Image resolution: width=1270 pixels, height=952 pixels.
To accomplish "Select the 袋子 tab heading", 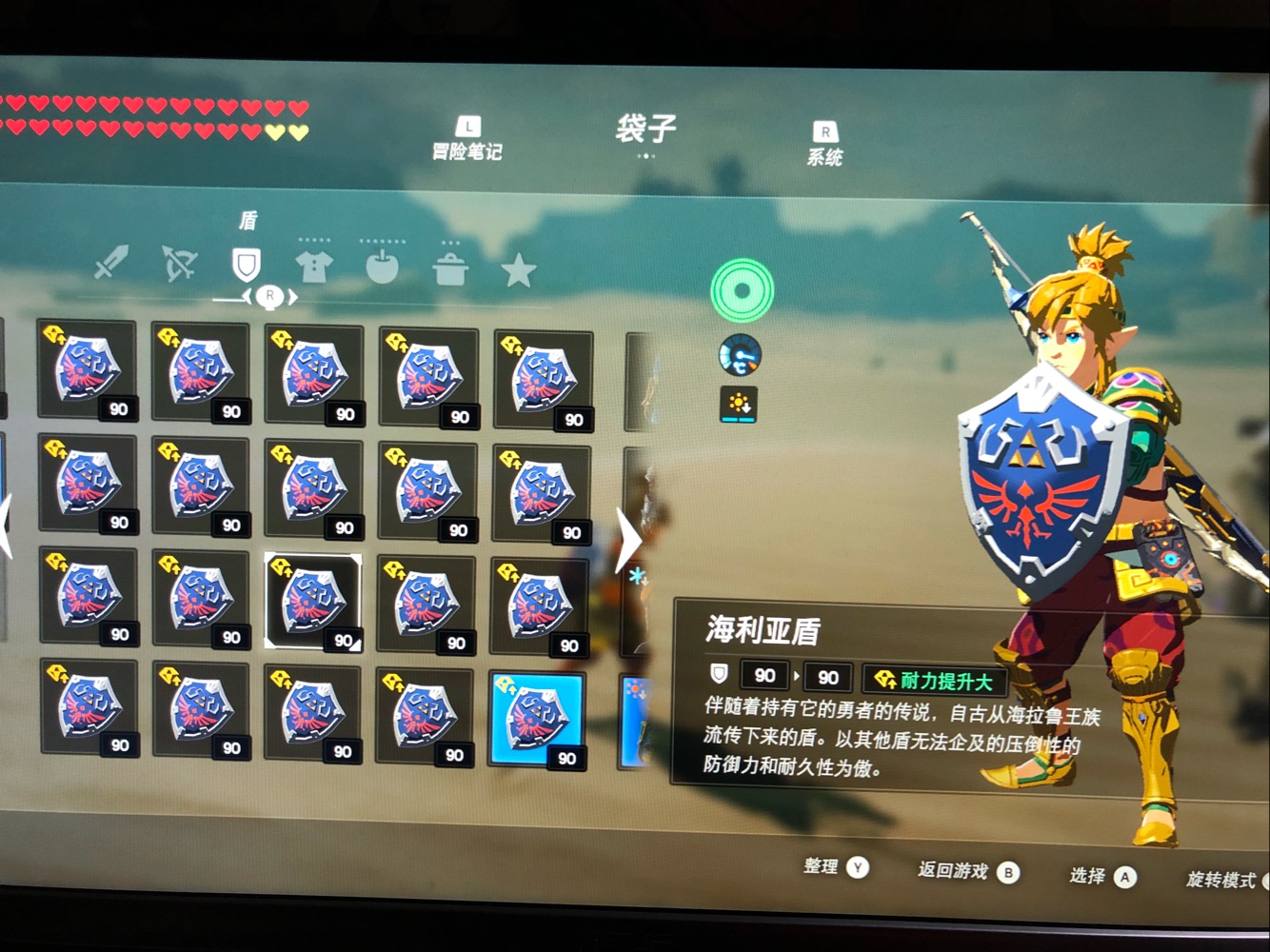I will point(645,129).
